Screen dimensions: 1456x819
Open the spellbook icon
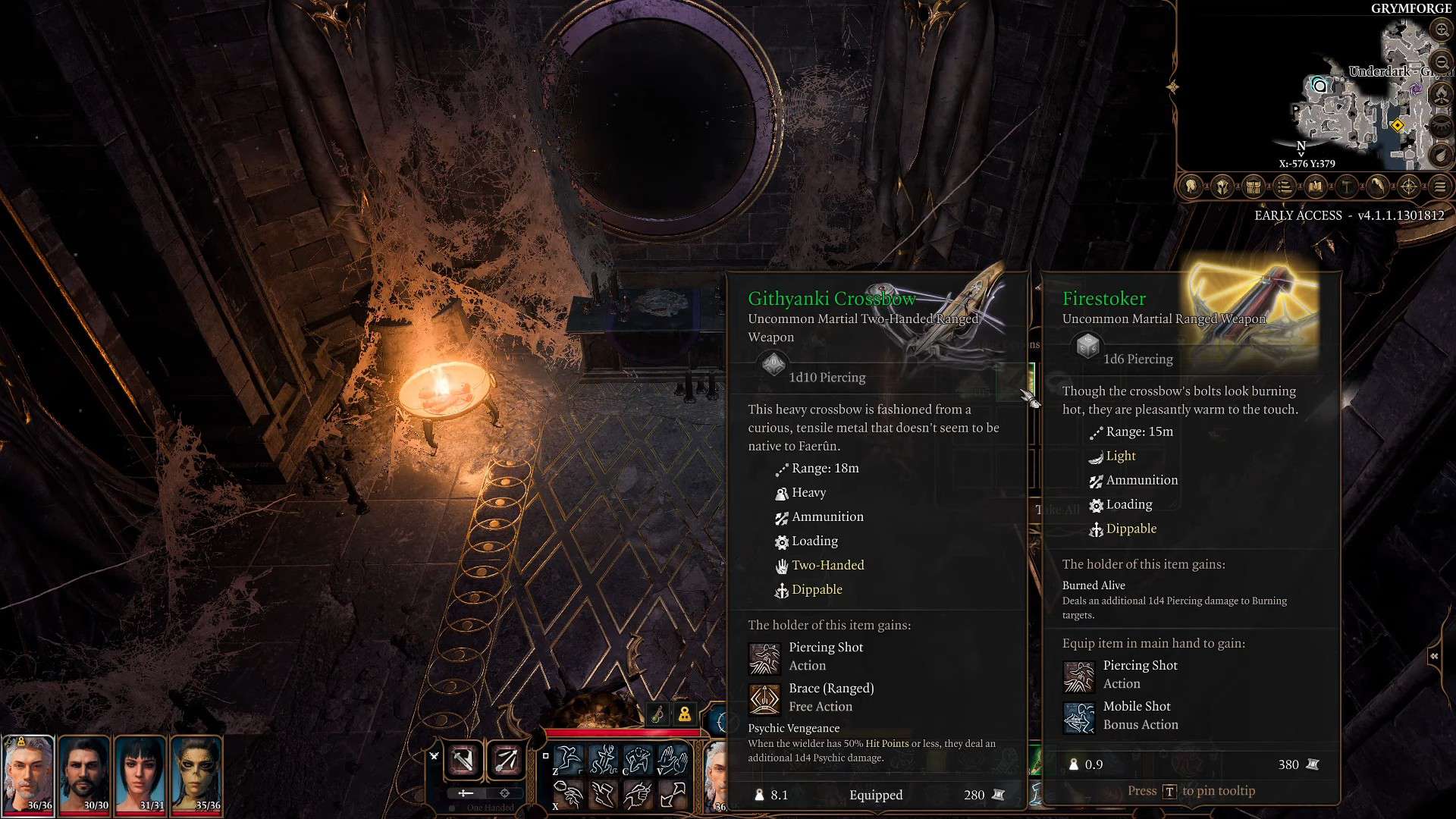point(1316,187)
